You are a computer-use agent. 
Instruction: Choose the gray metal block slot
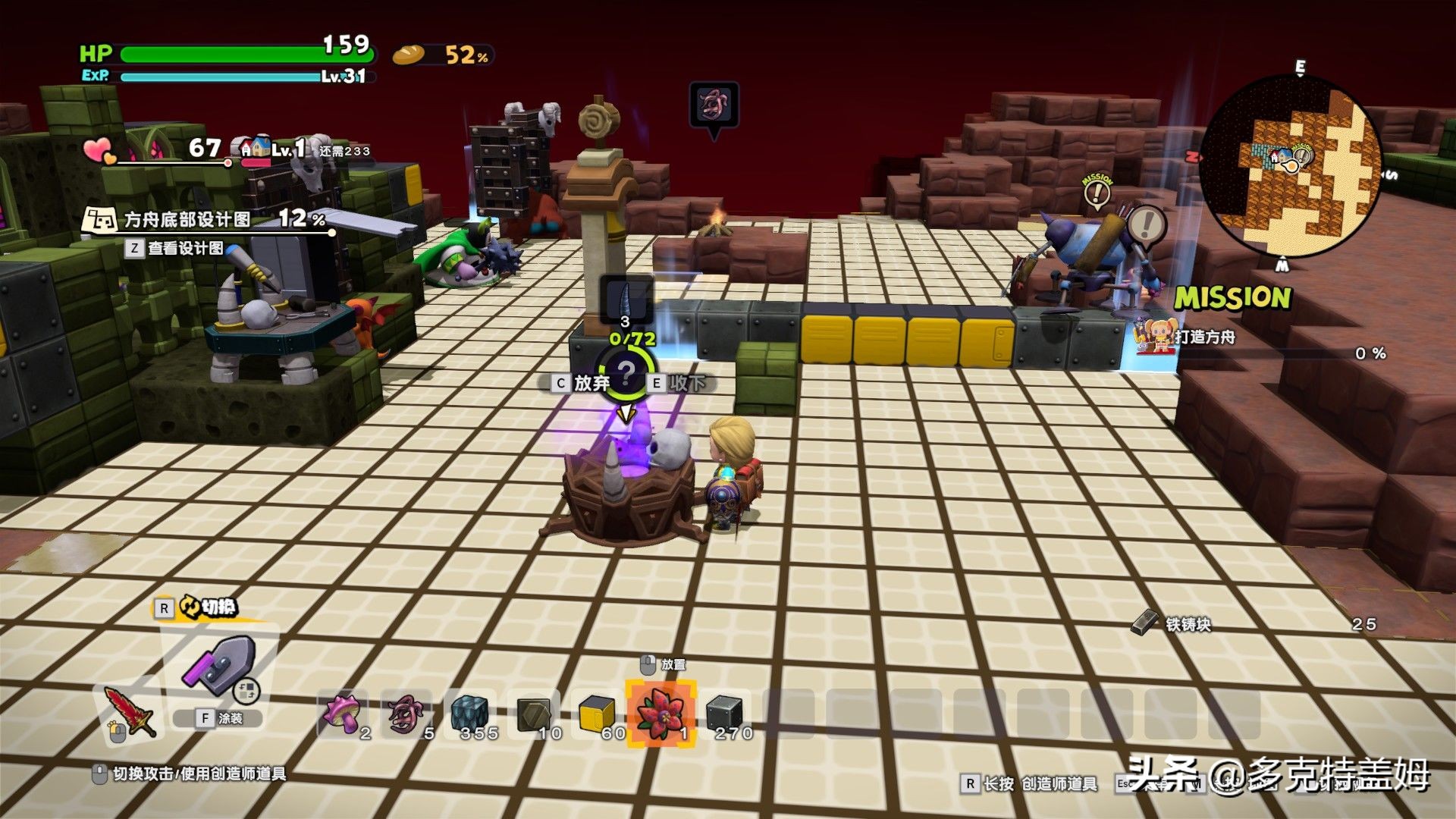pyautogui.click(x=725, y=714)
